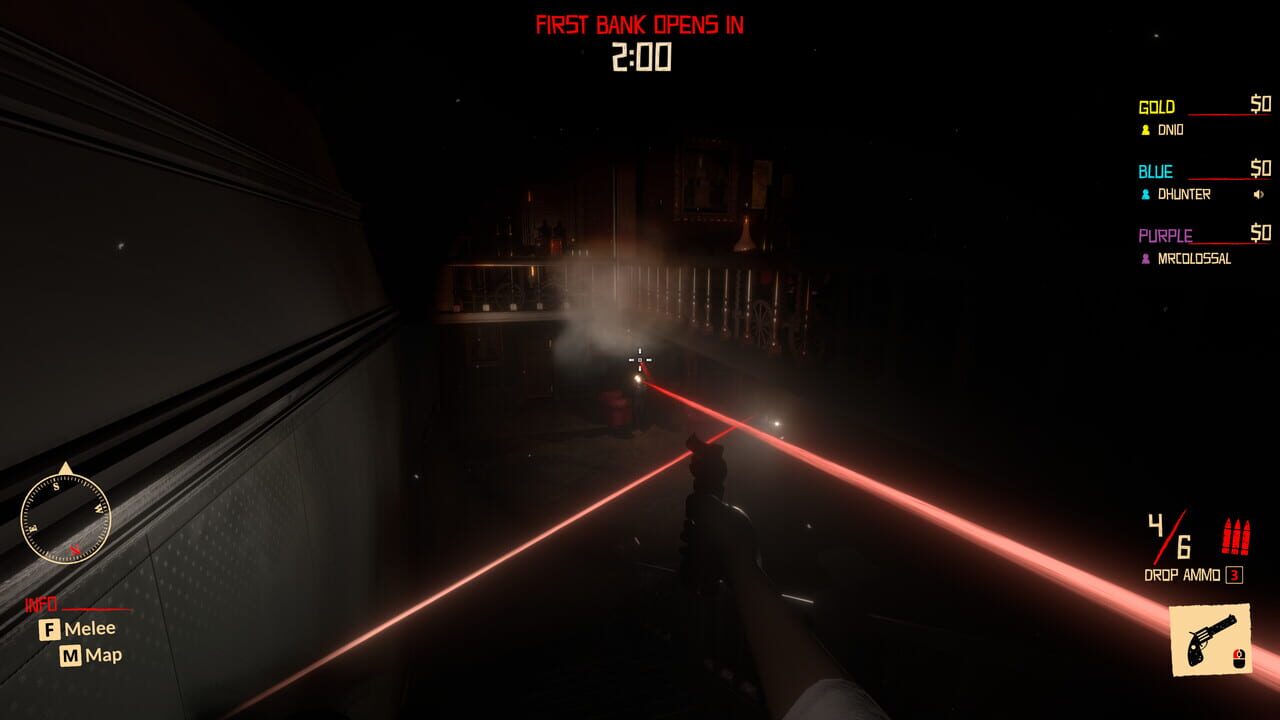Click the blue player icon beside DHUNTER
The height and width of the screenshot is (720, 1280).
(x=1145, y=194)
